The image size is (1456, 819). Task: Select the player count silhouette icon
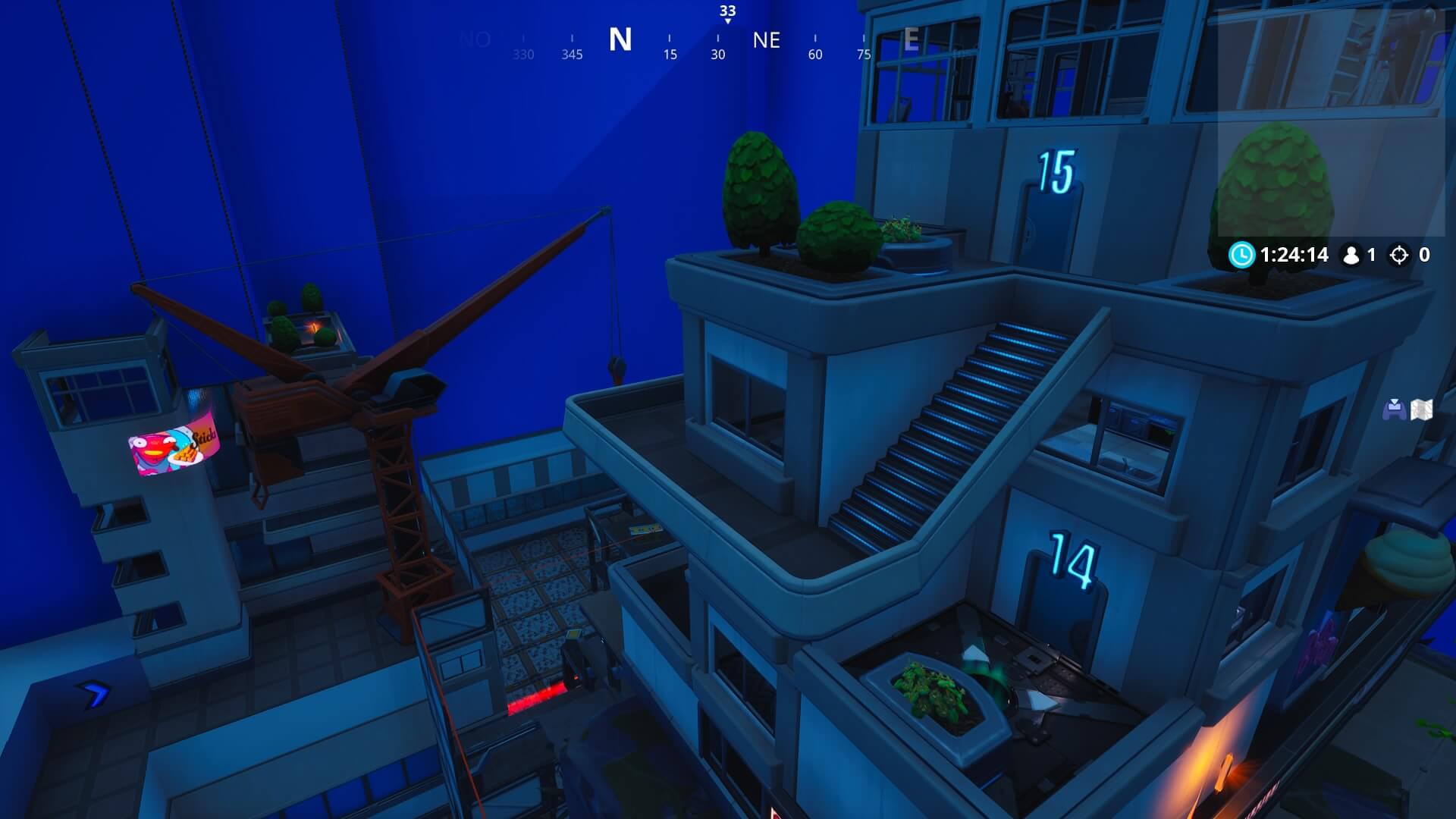(1353, 256)
